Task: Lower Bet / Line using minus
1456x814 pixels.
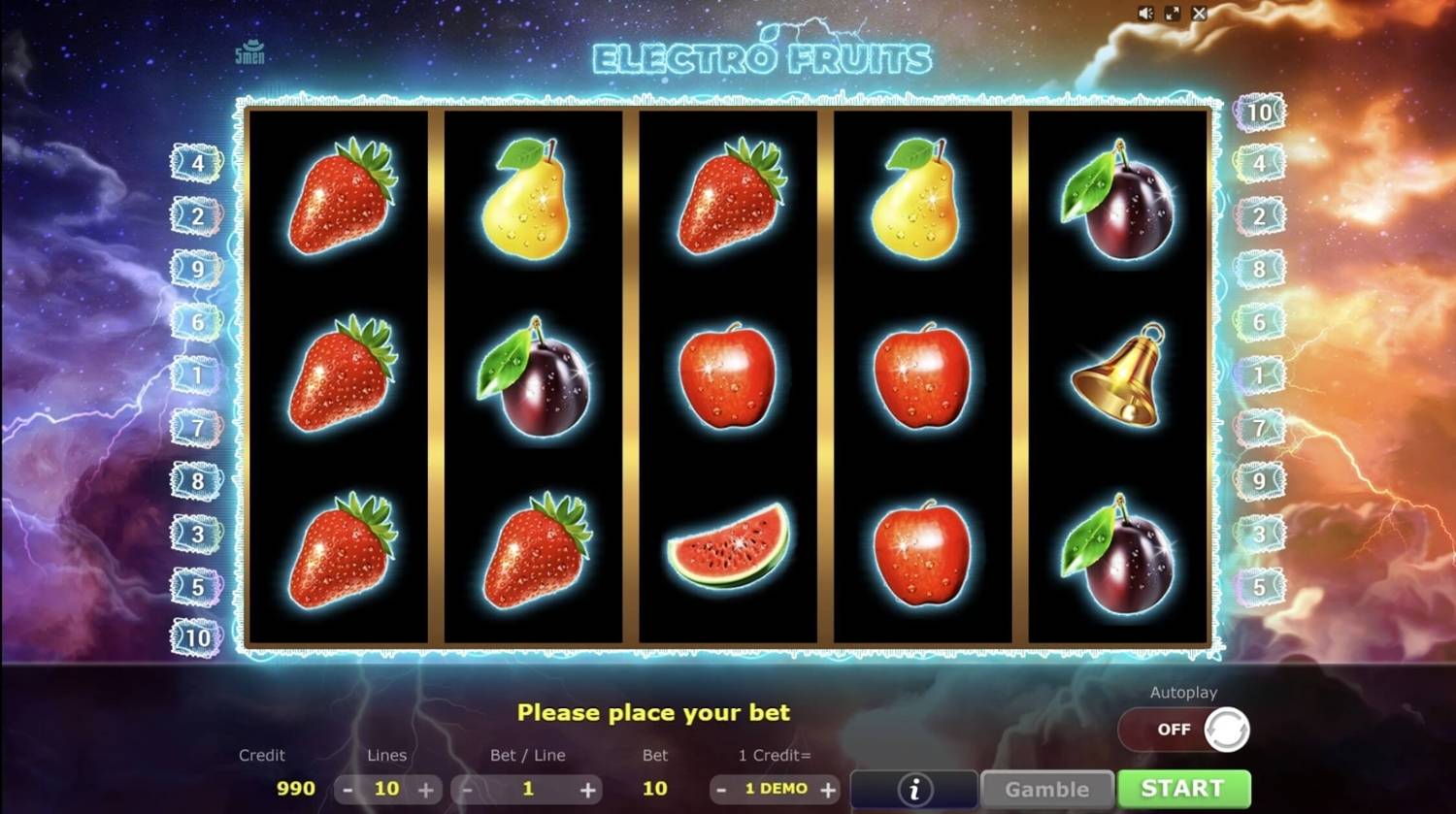Action: tap(467, 789)
